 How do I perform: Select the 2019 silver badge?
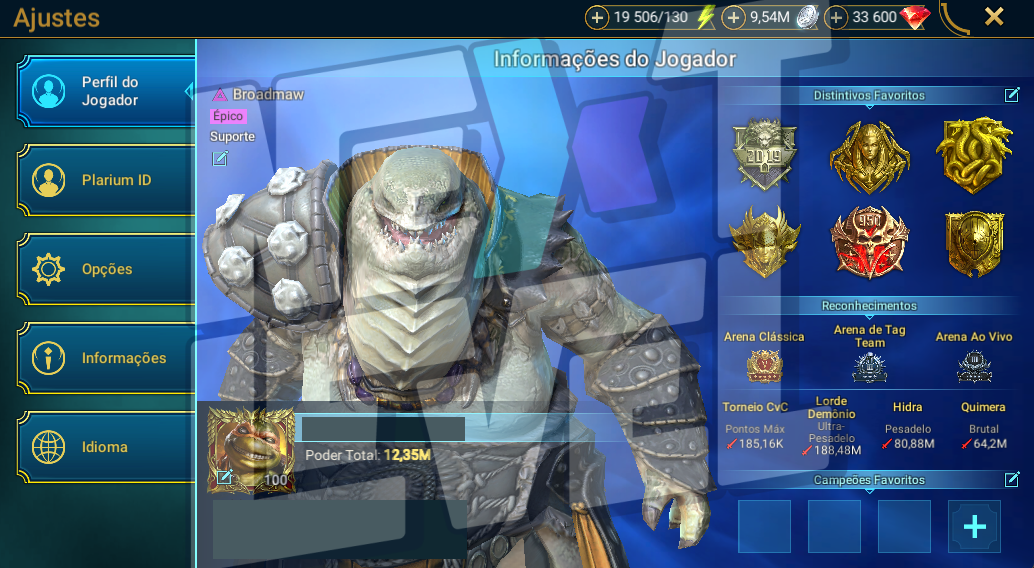(x=764, y=155)
